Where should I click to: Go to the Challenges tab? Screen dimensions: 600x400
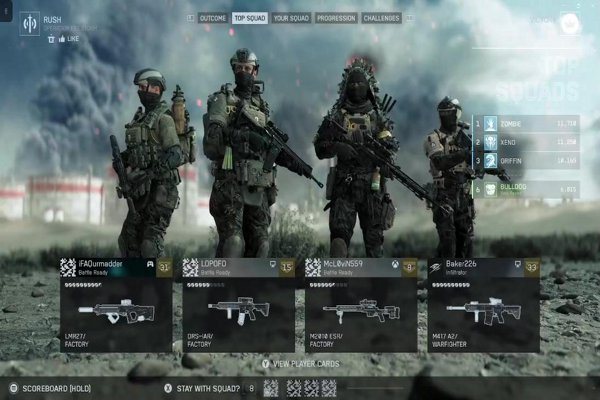[x=381, y=18]
